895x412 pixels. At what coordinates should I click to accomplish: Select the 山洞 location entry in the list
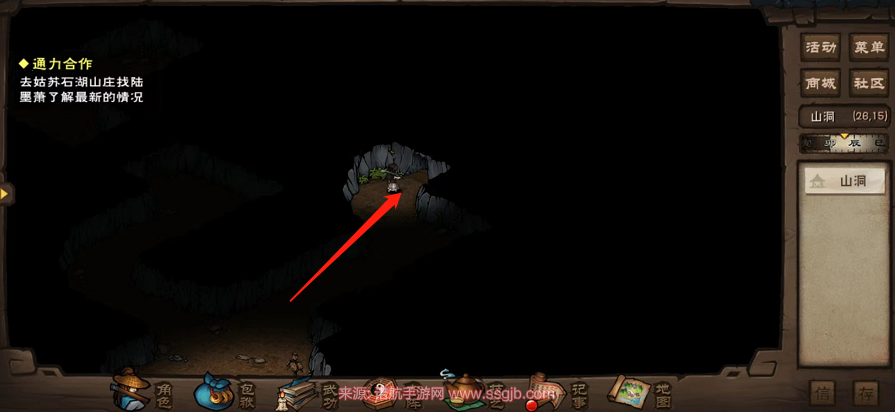845,182
